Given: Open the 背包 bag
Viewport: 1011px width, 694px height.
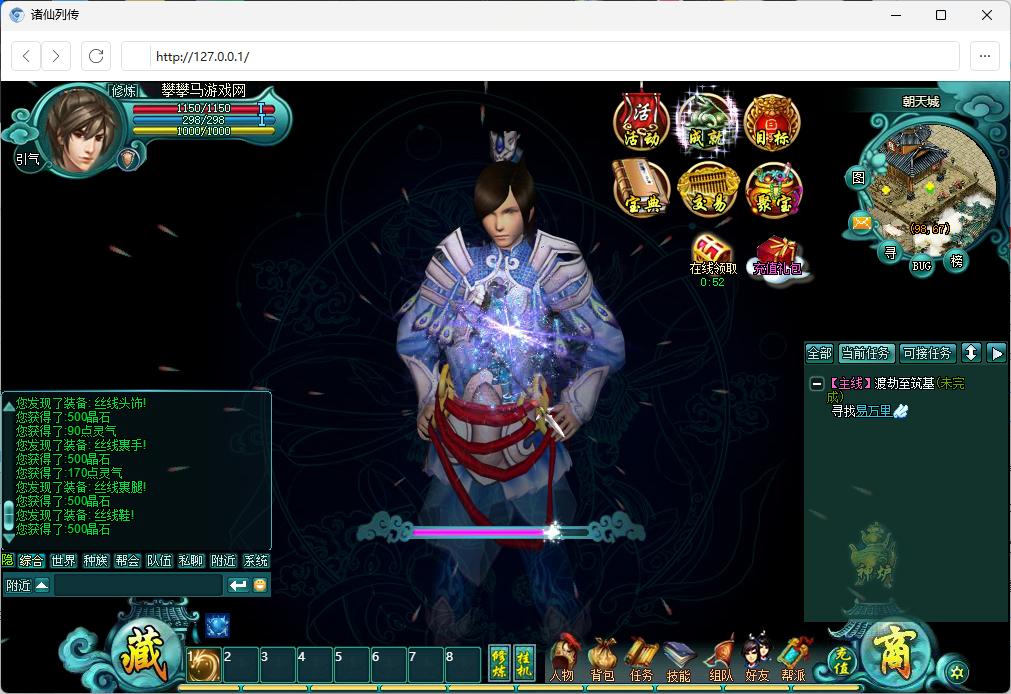Looking at the screenshot, I should pos(602,659).
